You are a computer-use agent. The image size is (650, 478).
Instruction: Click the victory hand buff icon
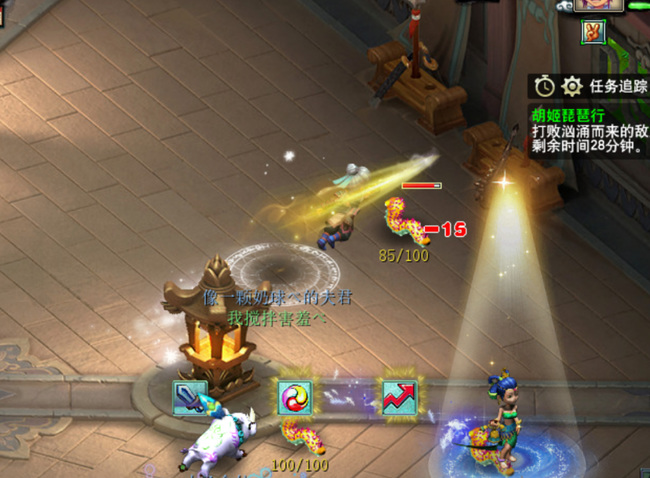click(597, 32)
